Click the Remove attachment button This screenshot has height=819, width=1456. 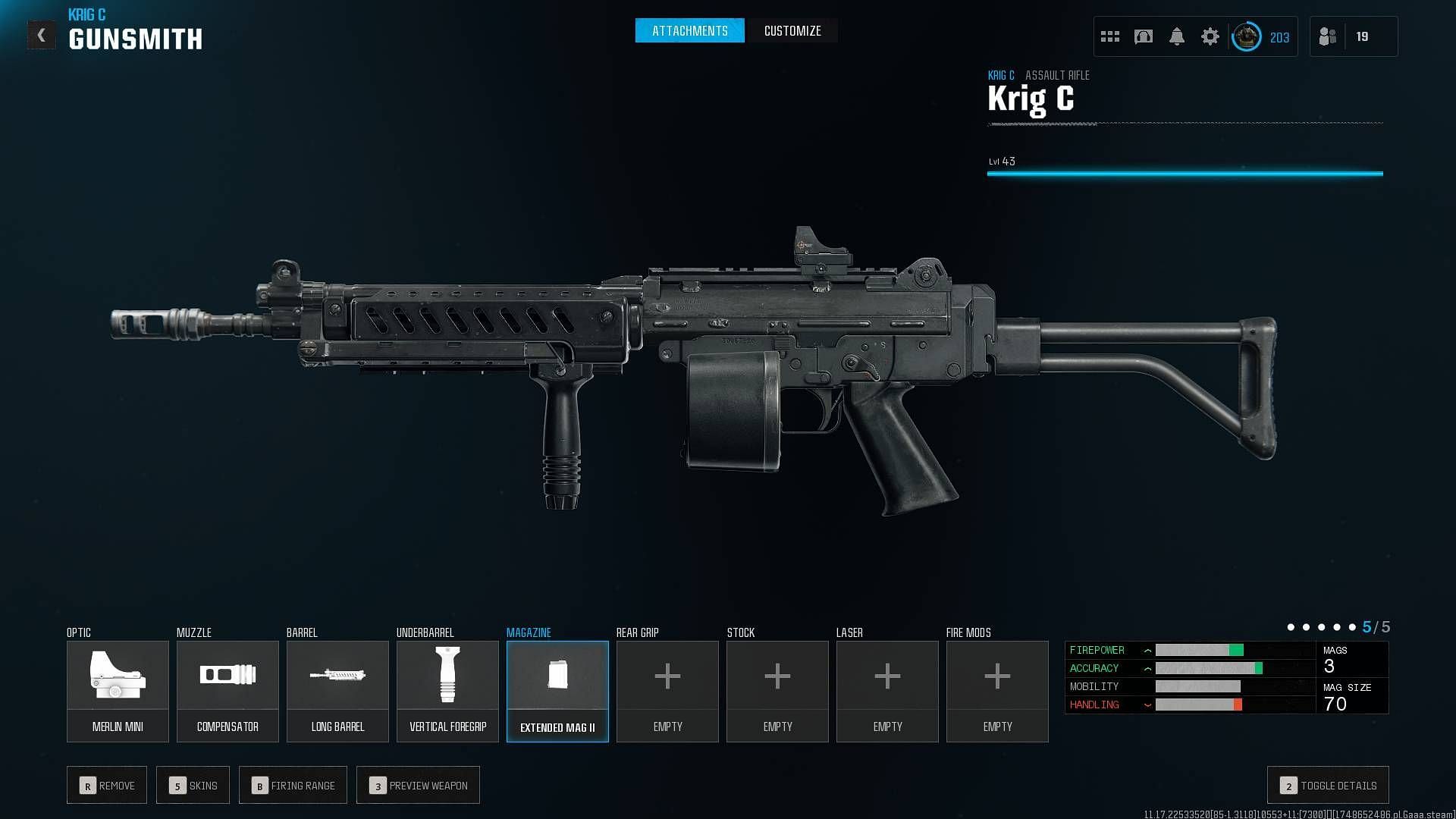click(x=107, y=786)
